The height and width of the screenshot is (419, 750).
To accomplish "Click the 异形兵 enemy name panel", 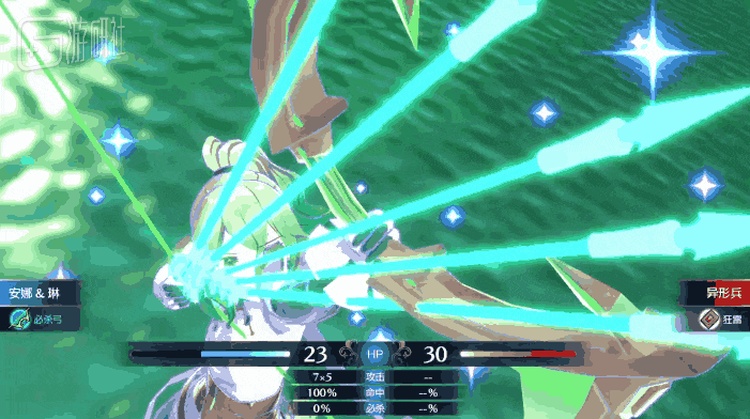I will 714,294.
